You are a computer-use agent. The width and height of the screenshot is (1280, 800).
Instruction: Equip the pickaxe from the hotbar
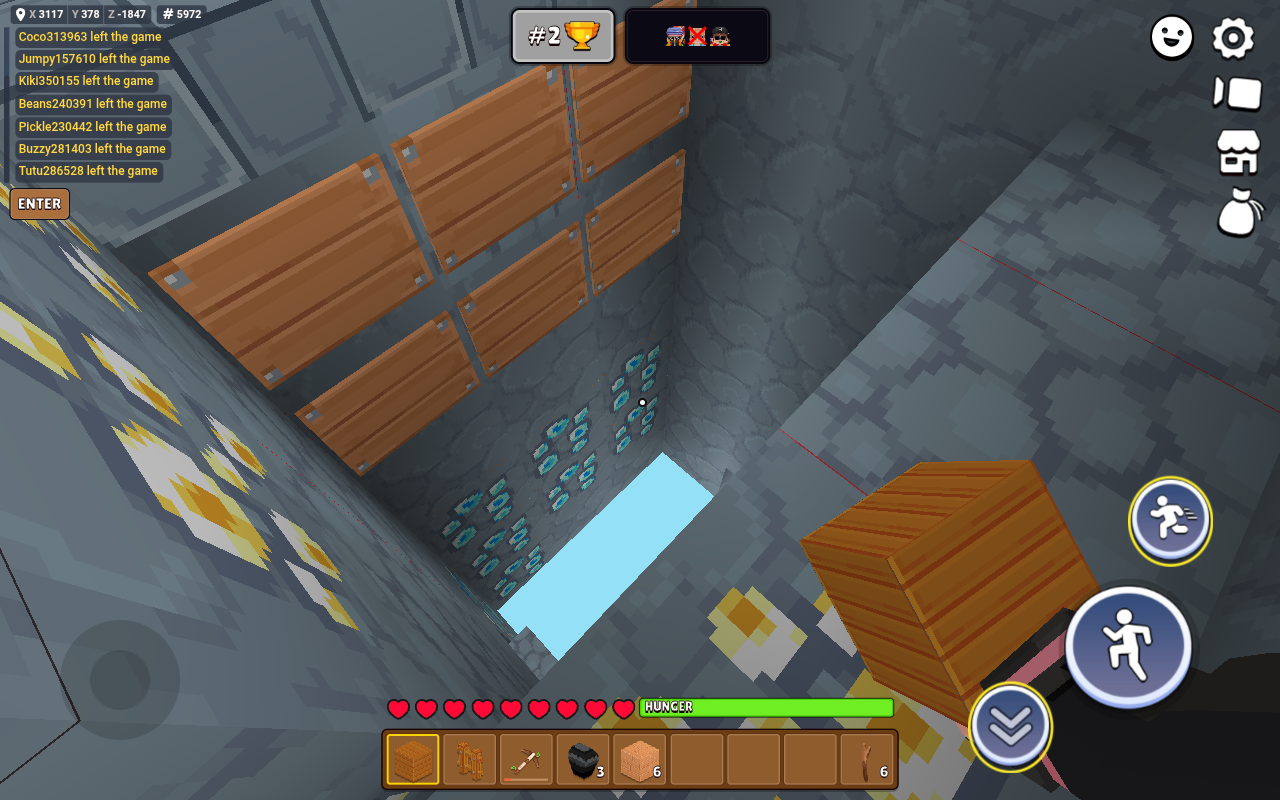coord(526,760)
